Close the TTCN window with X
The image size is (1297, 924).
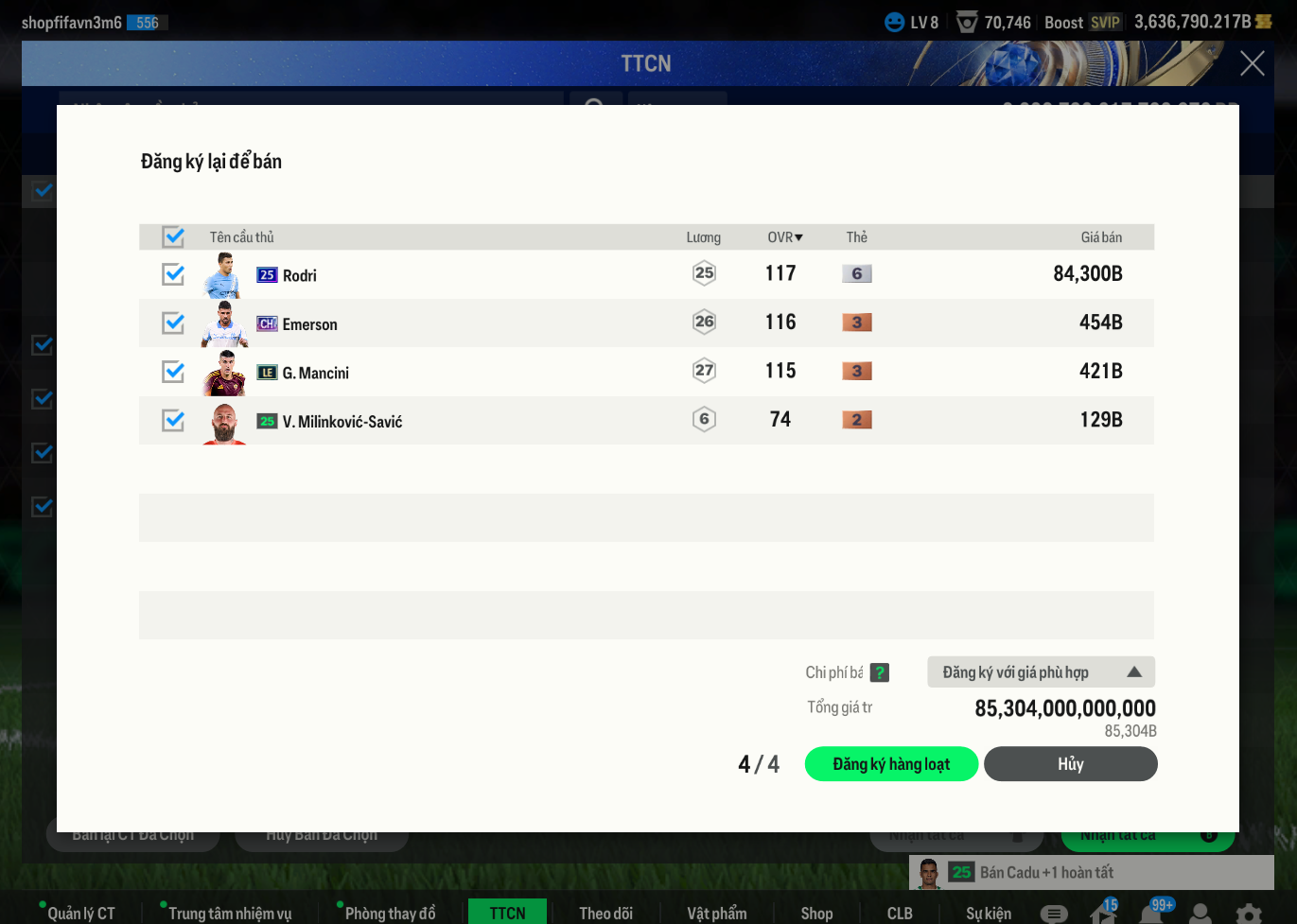(1252, 63)
